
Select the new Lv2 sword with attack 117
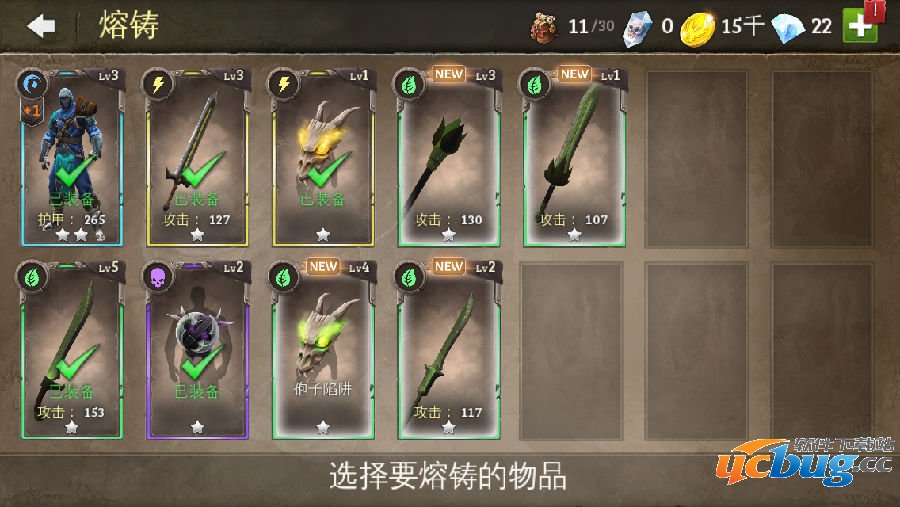[449, 351]
